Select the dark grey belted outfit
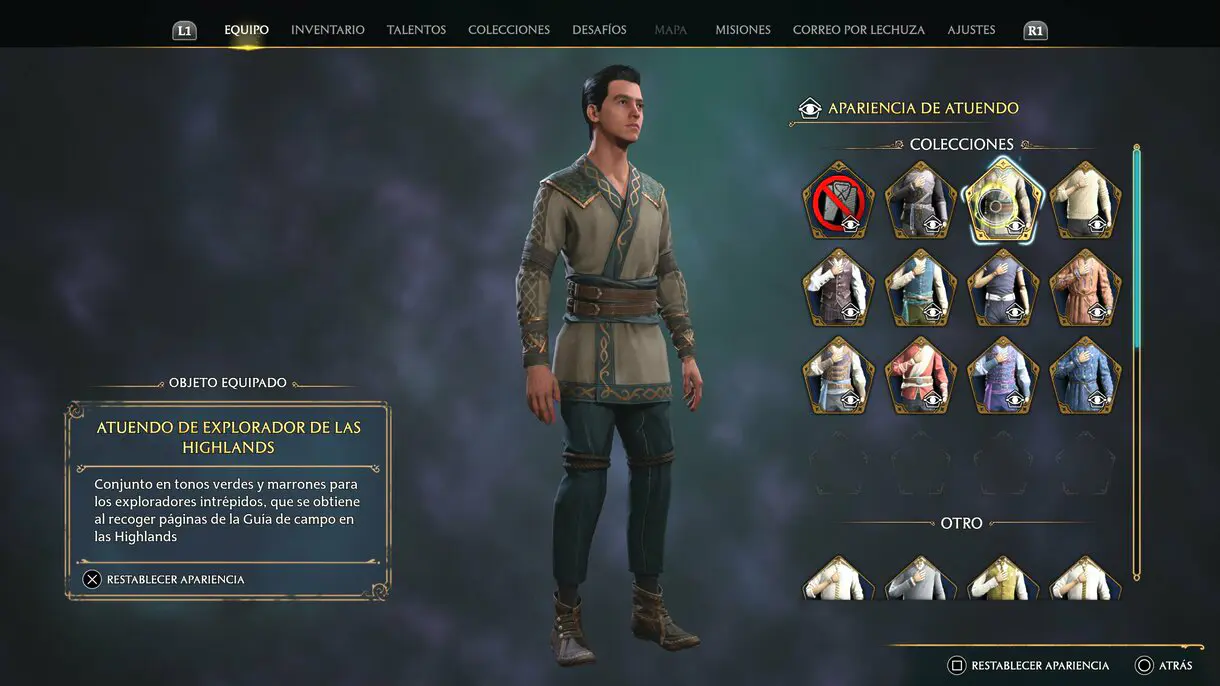Viewport: 1220px width, 686px height. coord(921,201)
